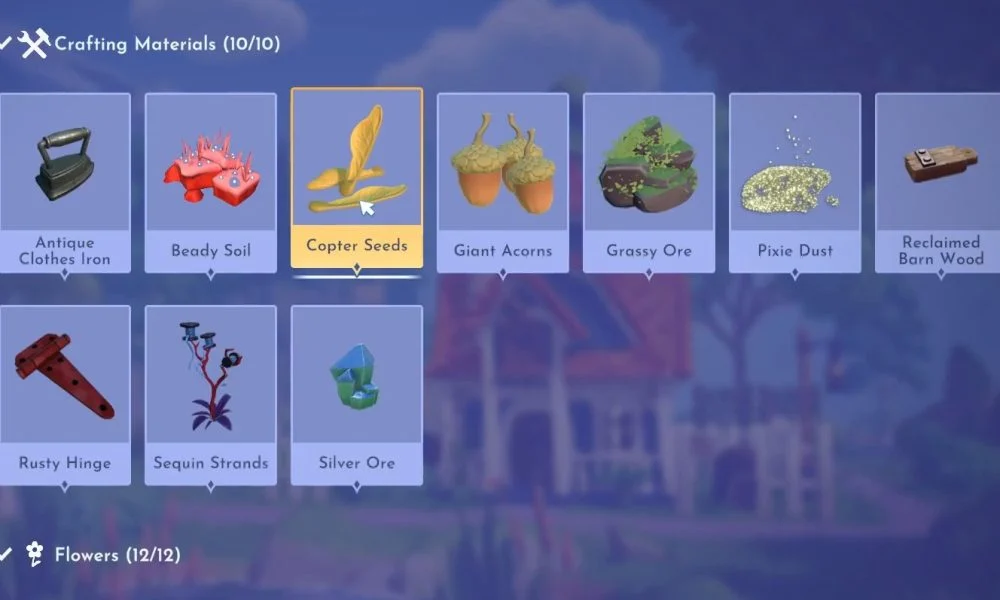The image size is (1000, 600).
Task: Choose the Rusty Hinge item
Action: [65, 393]
